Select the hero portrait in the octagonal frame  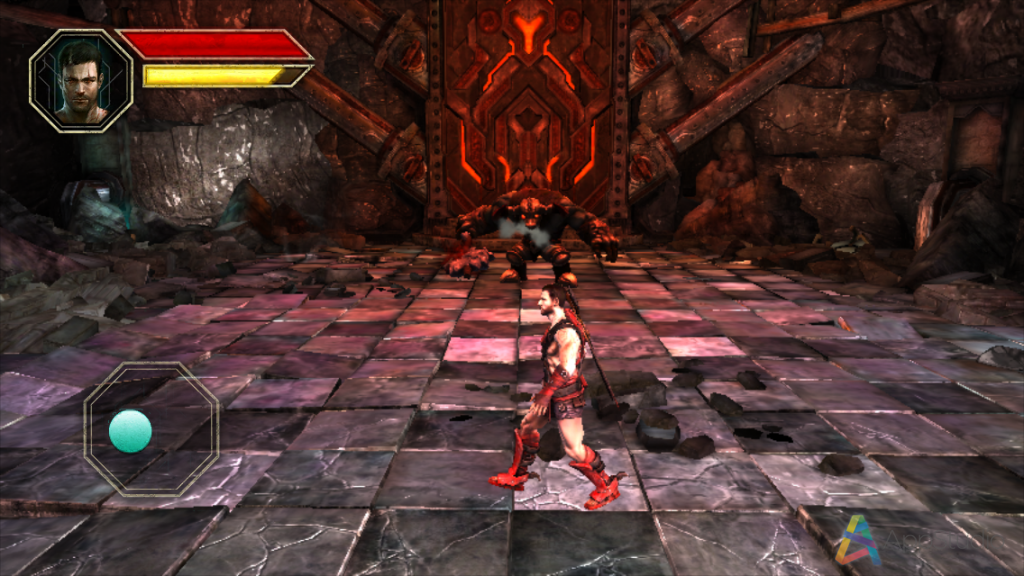[x=81, y=80]
